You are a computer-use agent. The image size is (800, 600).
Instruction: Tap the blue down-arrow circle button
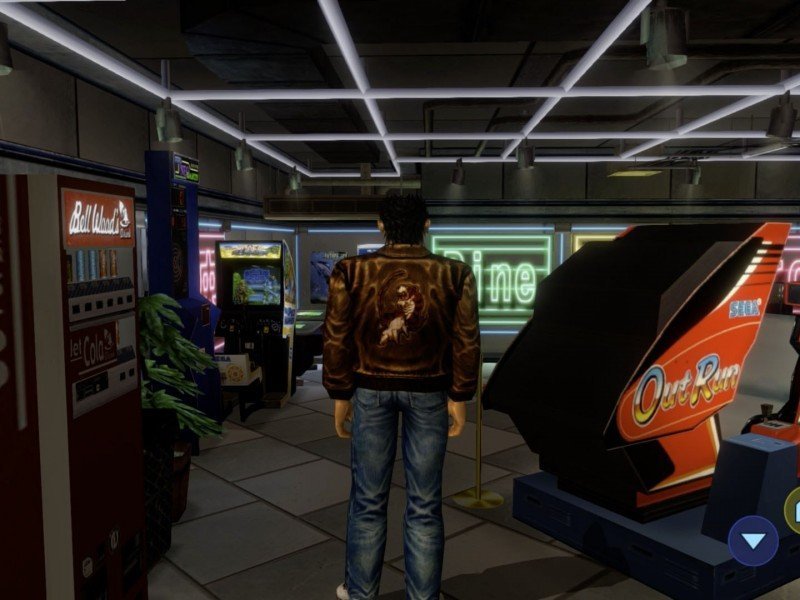tap(753, 541)
